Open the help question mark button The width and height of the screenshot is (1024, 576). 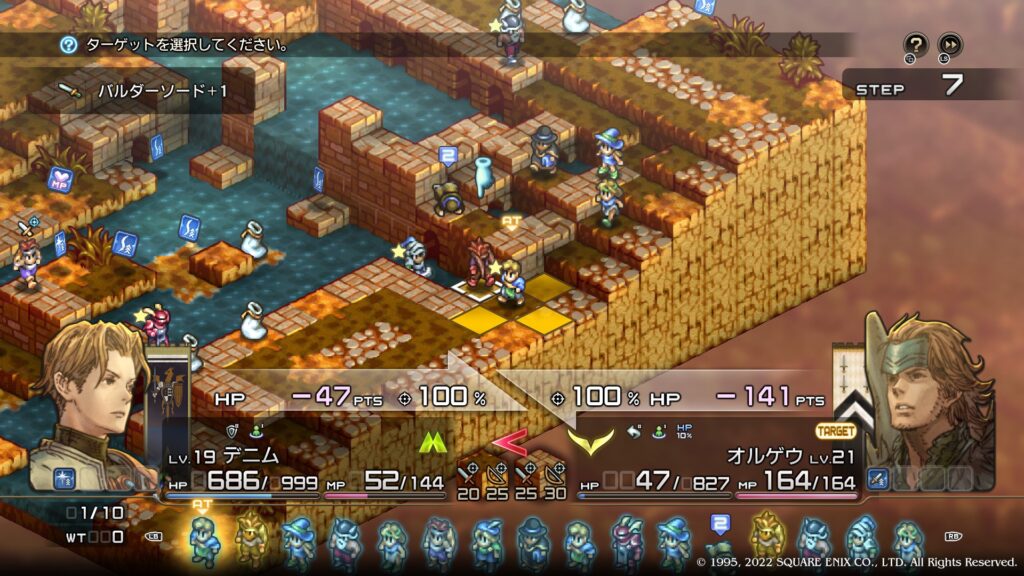tap(915, 45)
